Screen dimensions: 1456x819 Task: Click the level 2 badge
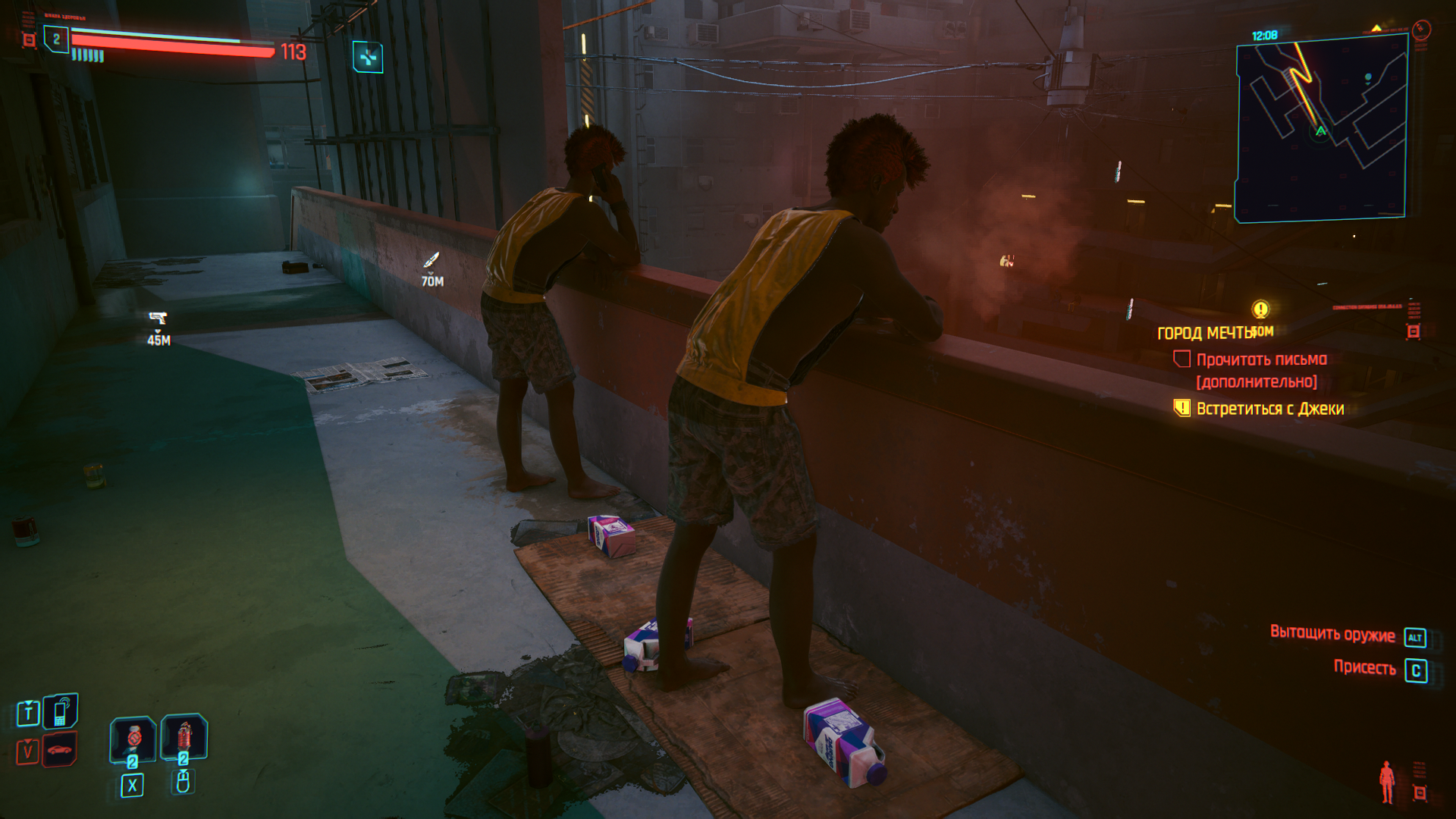[56, 39]
